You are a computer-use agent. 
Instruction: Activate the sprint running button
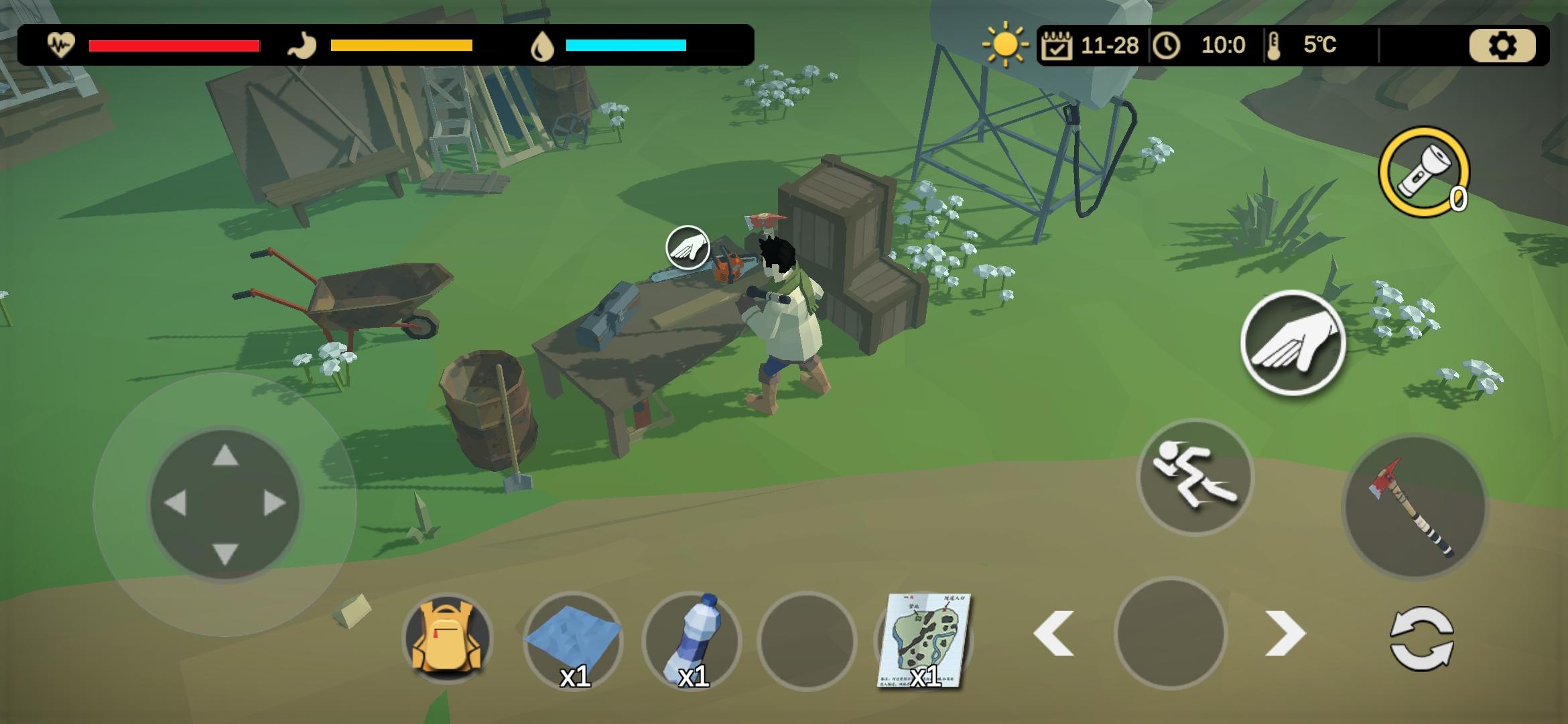click(x=1195, y=476)
